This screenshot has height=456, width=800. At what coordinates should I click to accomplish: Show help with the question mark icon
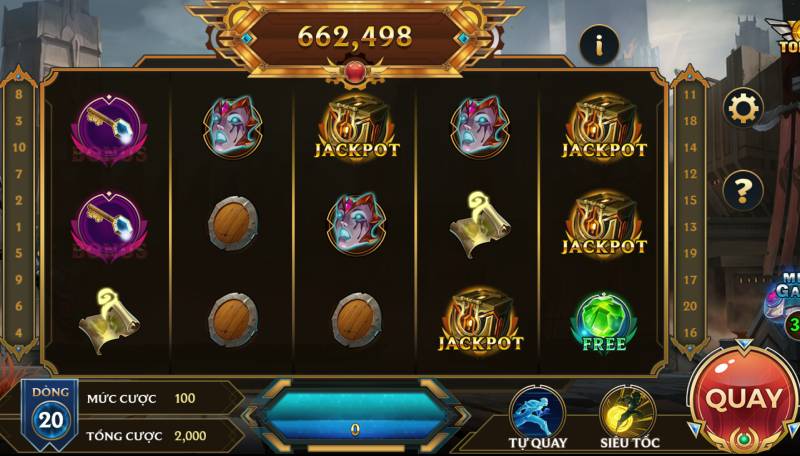pos(743,188)
